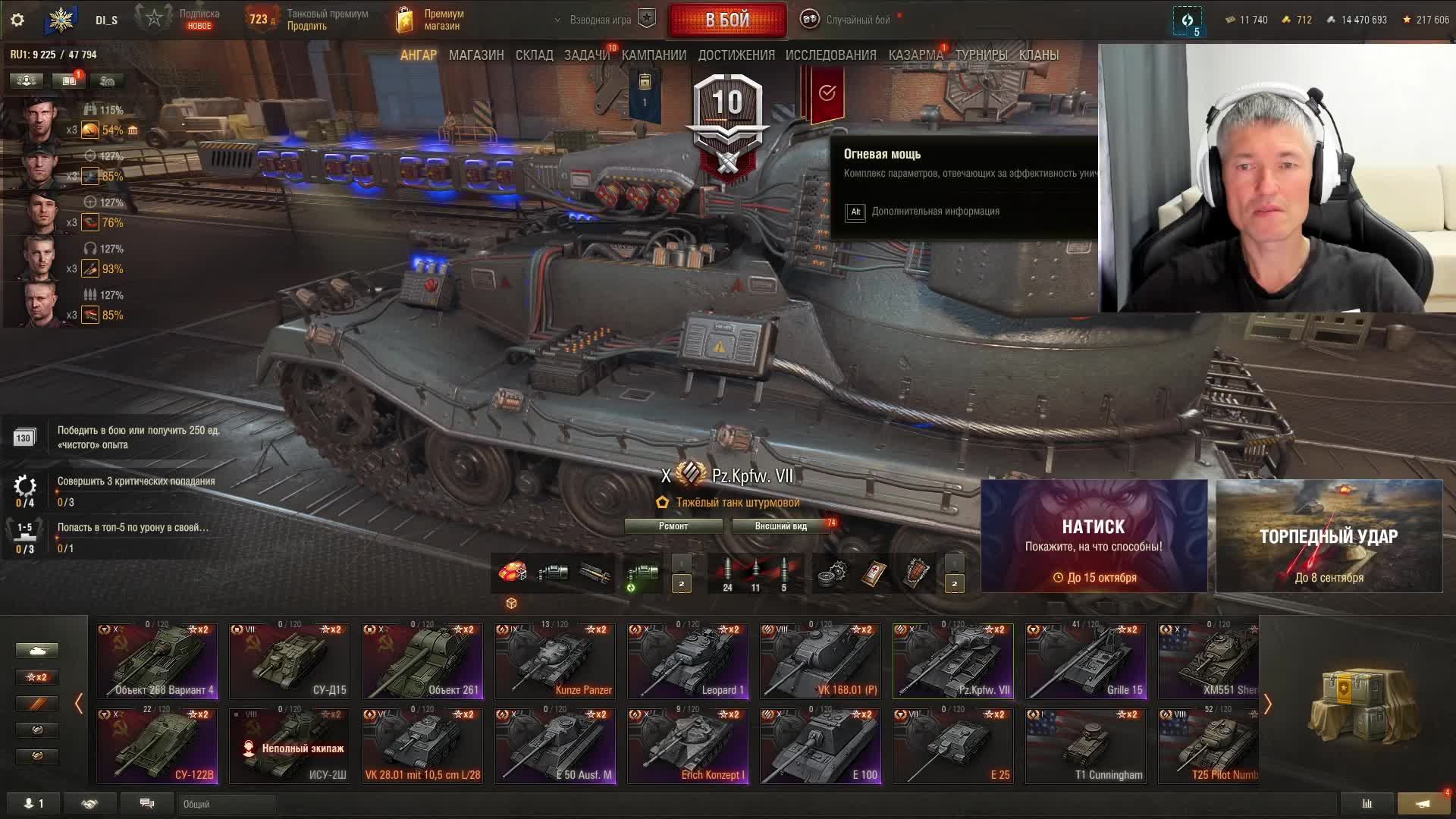Start battle with the В БОЙ button
This screenshot has width=1456, height=819.
[726, 20]
